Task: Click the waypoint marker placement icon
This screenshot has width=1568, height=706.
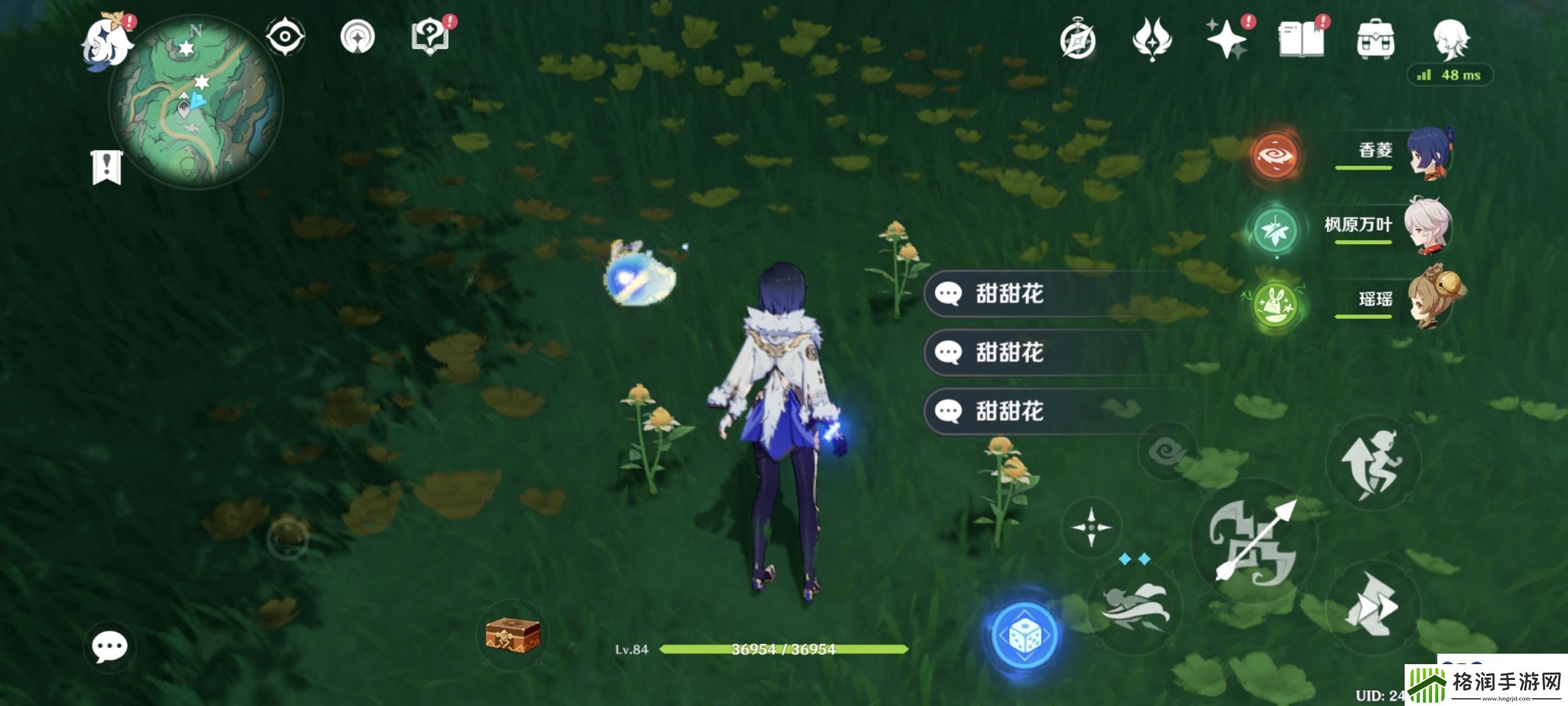Action: (357, 37)
